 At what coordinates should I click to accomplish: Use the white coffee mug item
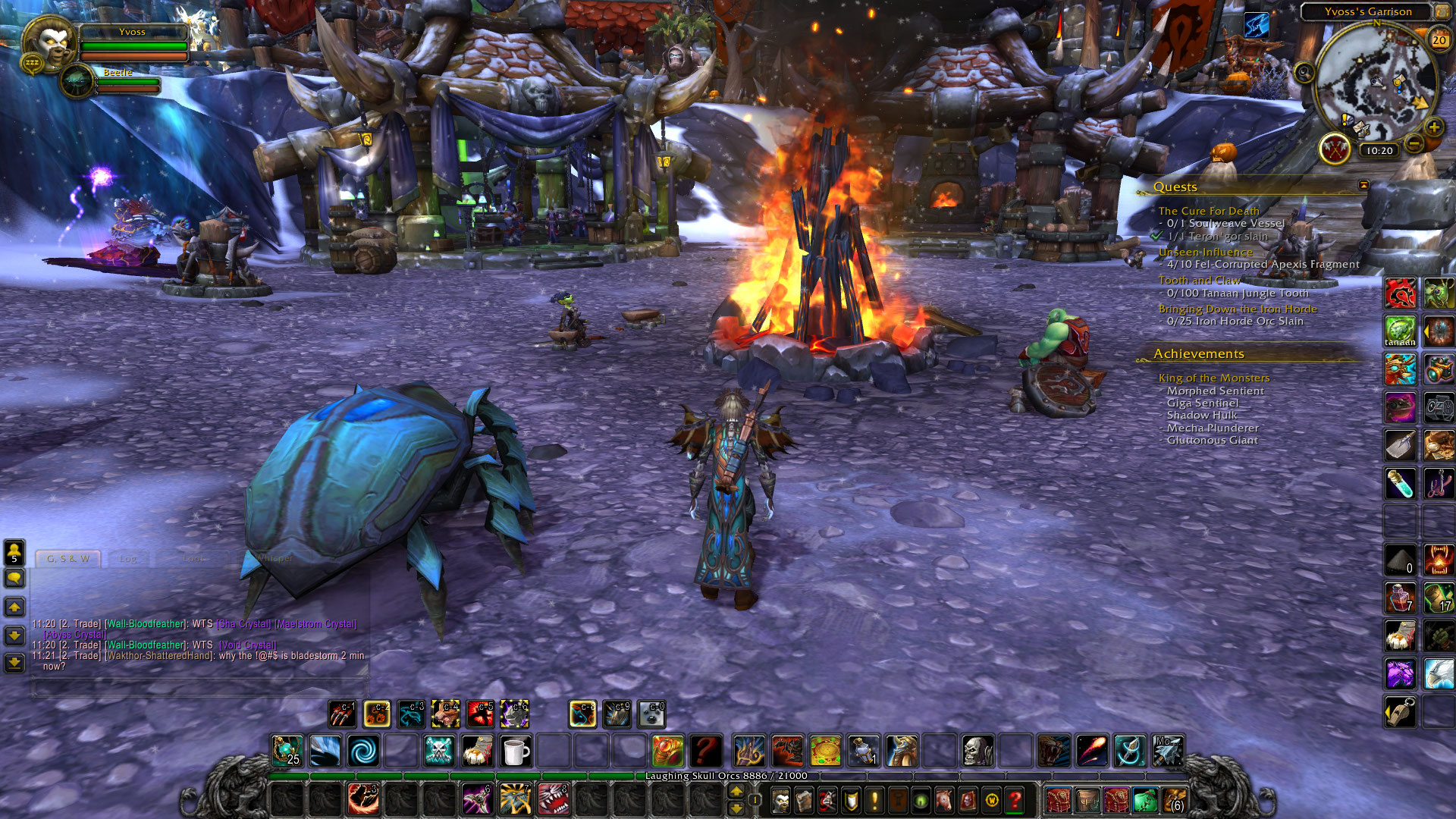tap(515, 752)
